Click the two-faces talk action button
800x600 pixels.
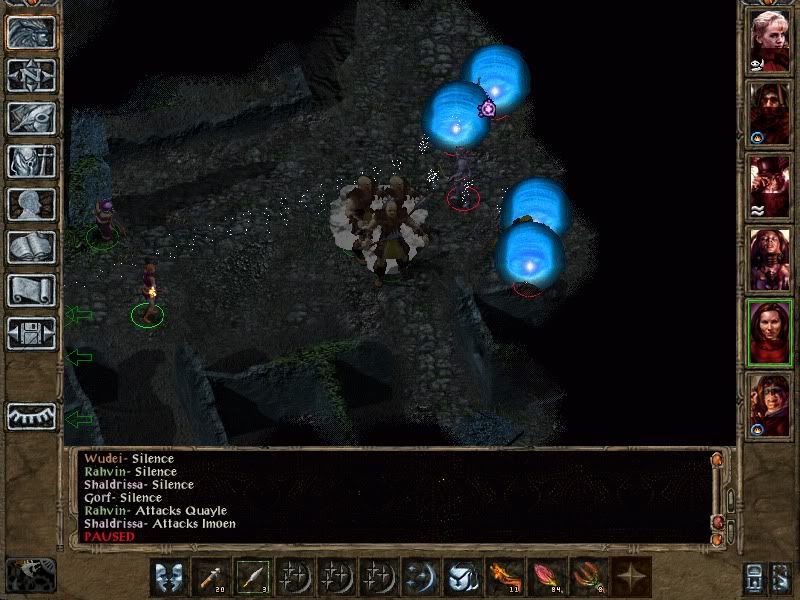[x=169, y=577]
